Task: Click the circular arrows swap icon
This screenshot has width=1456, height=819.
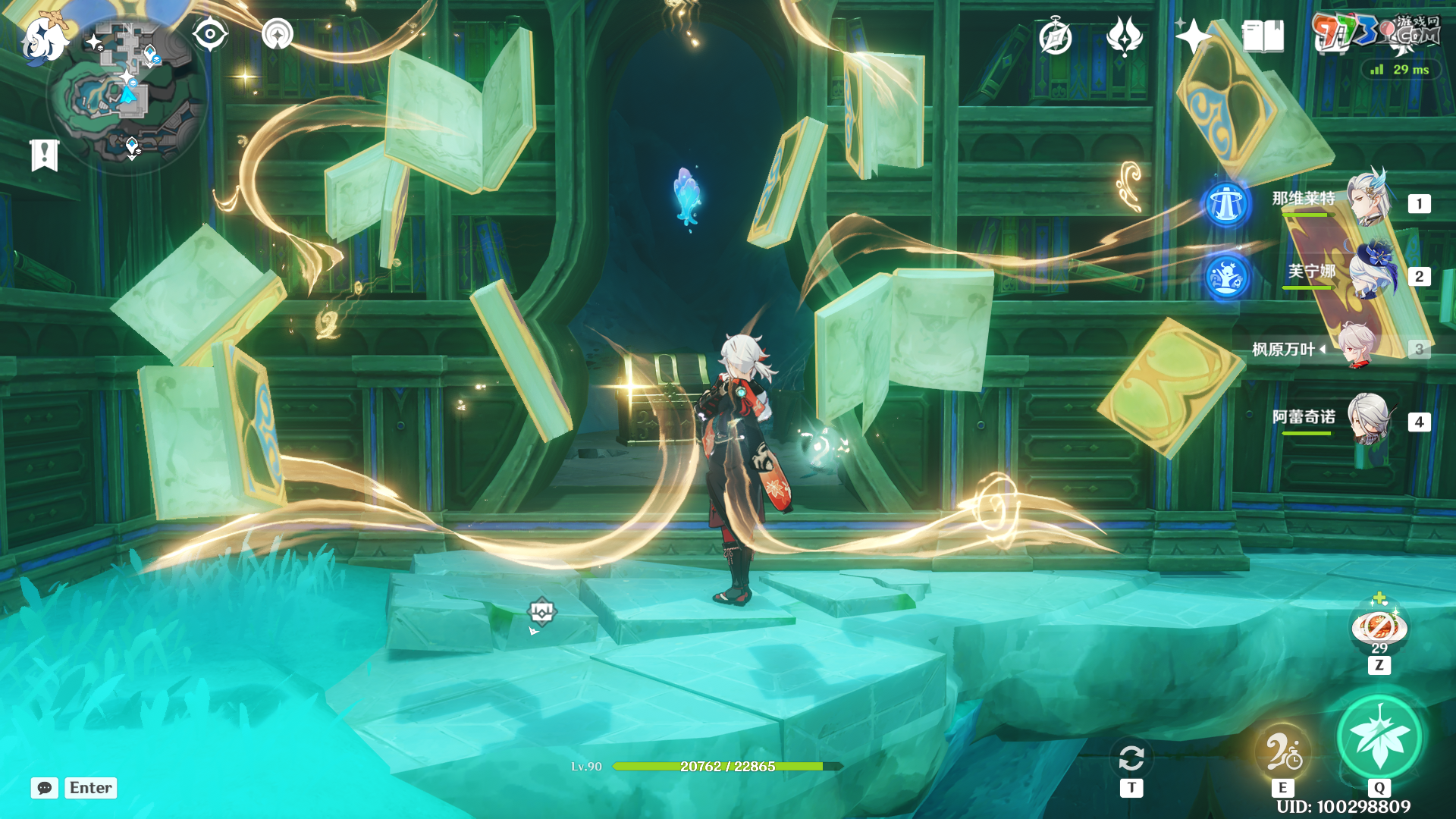Action: [1131, 758]
